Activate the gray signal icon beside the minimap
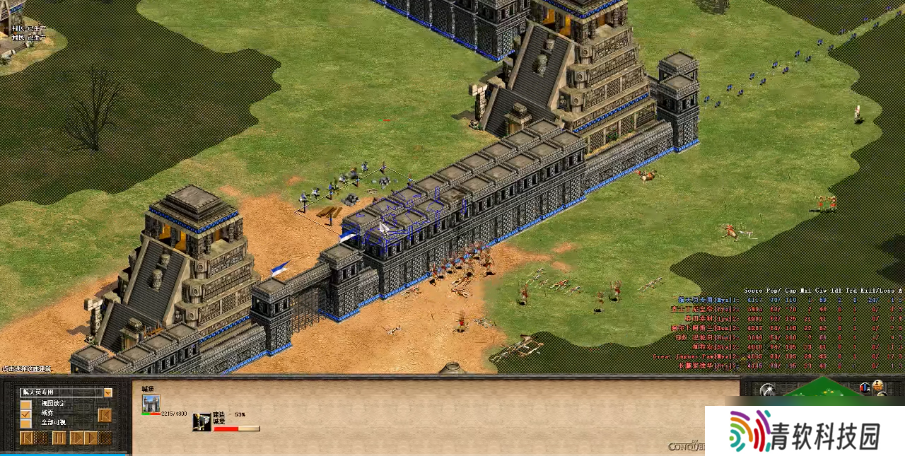Image resolution: width=905 pixels, height=456 pixels. 767,390
